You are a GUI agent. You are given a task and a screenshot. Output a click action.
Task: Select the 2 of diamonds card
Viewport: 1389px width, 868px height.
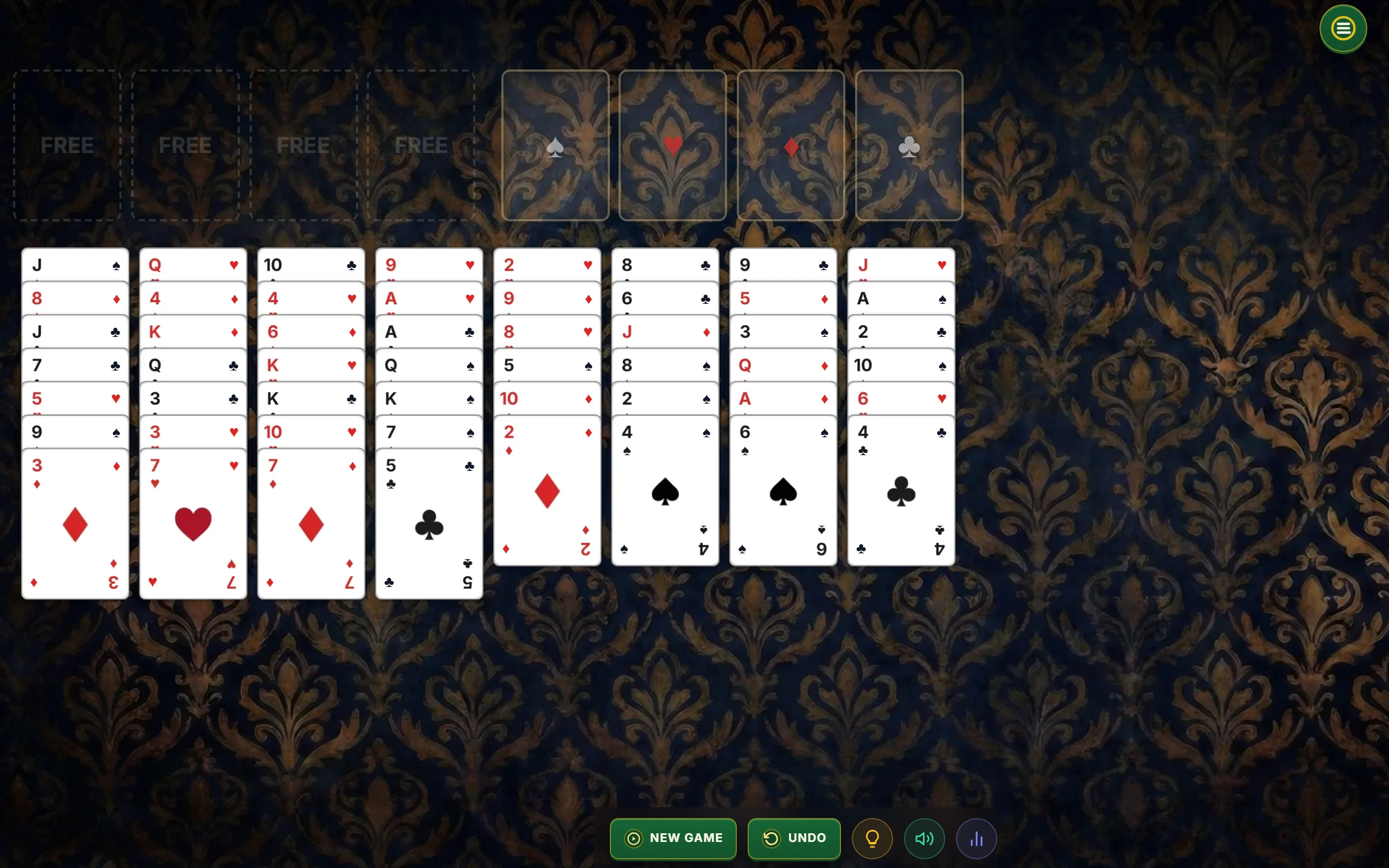click(547, 491)
